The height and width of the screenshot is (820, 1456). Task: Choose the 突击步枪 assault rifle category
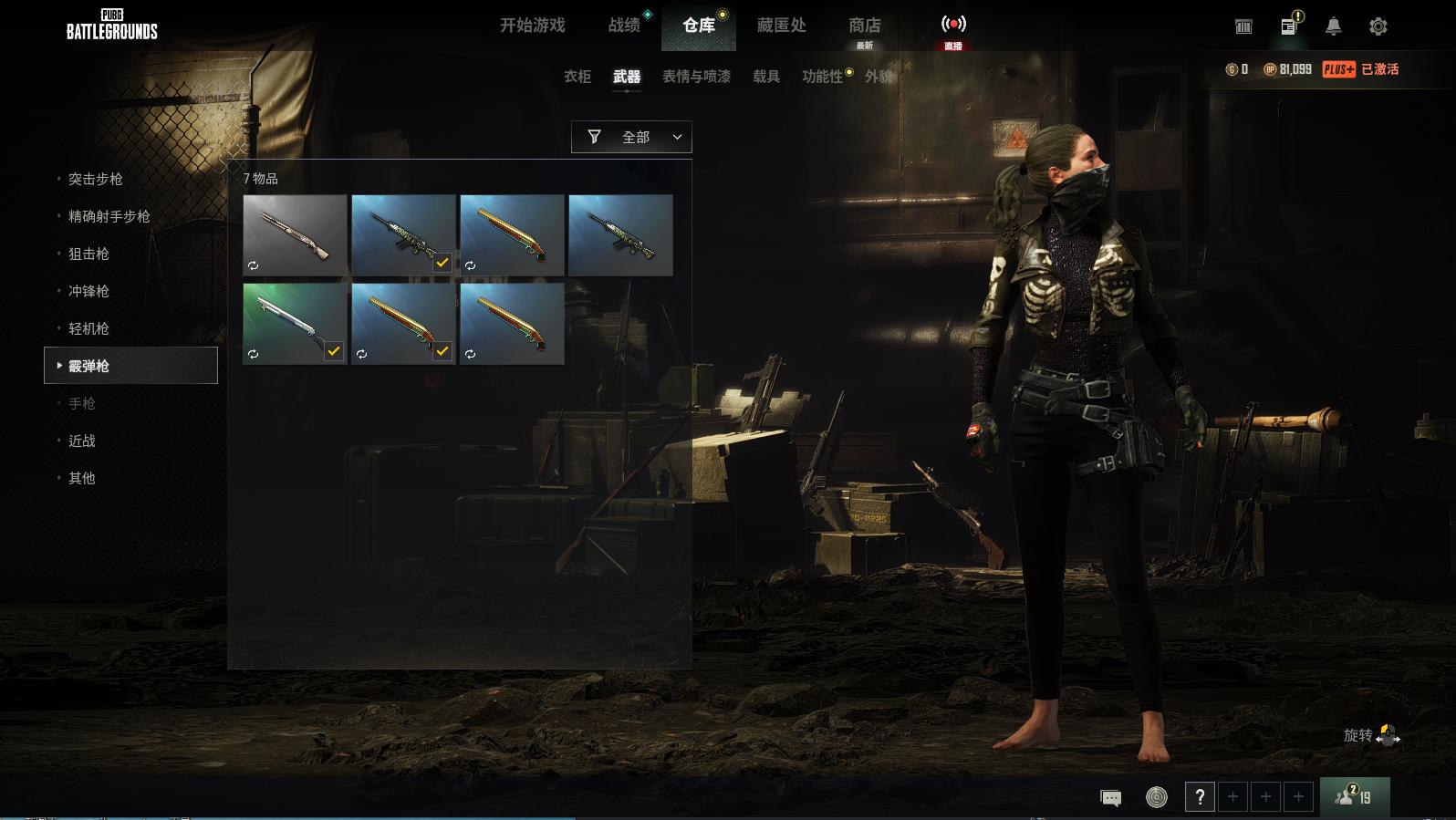96,179
